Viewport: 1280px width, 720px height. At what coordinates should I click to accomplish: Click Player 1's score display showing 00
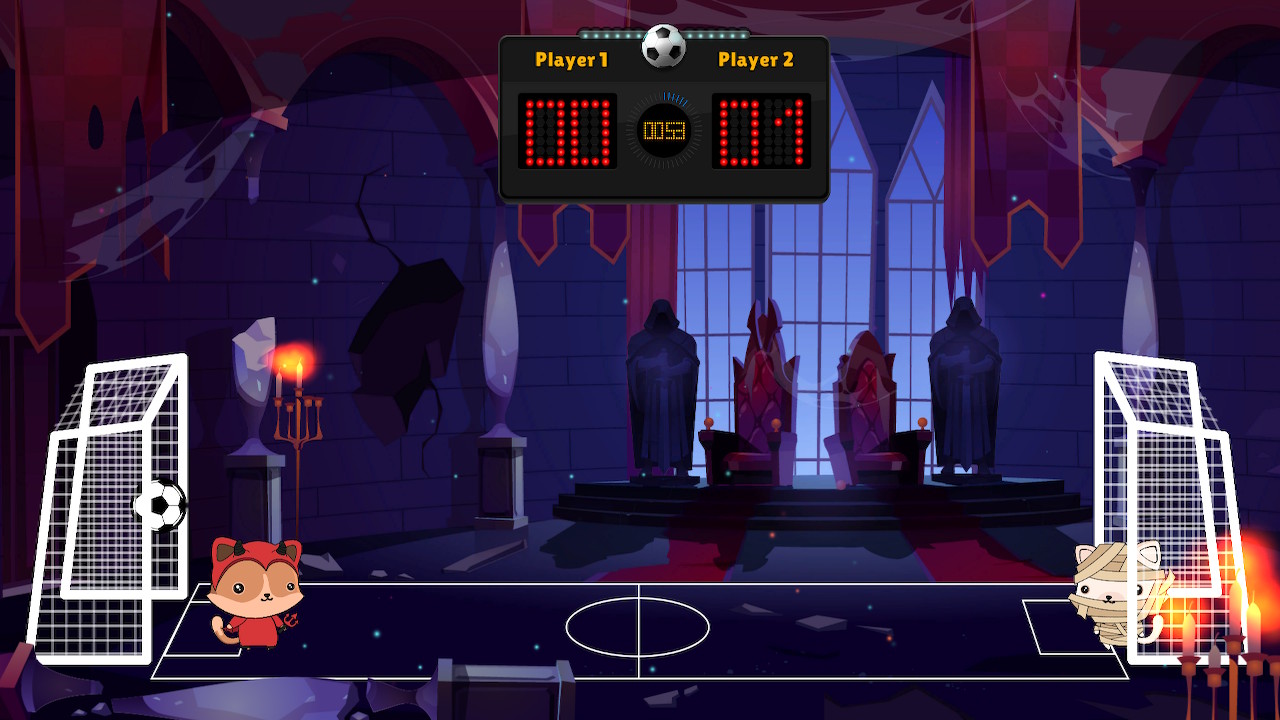(x=566, y=130)
